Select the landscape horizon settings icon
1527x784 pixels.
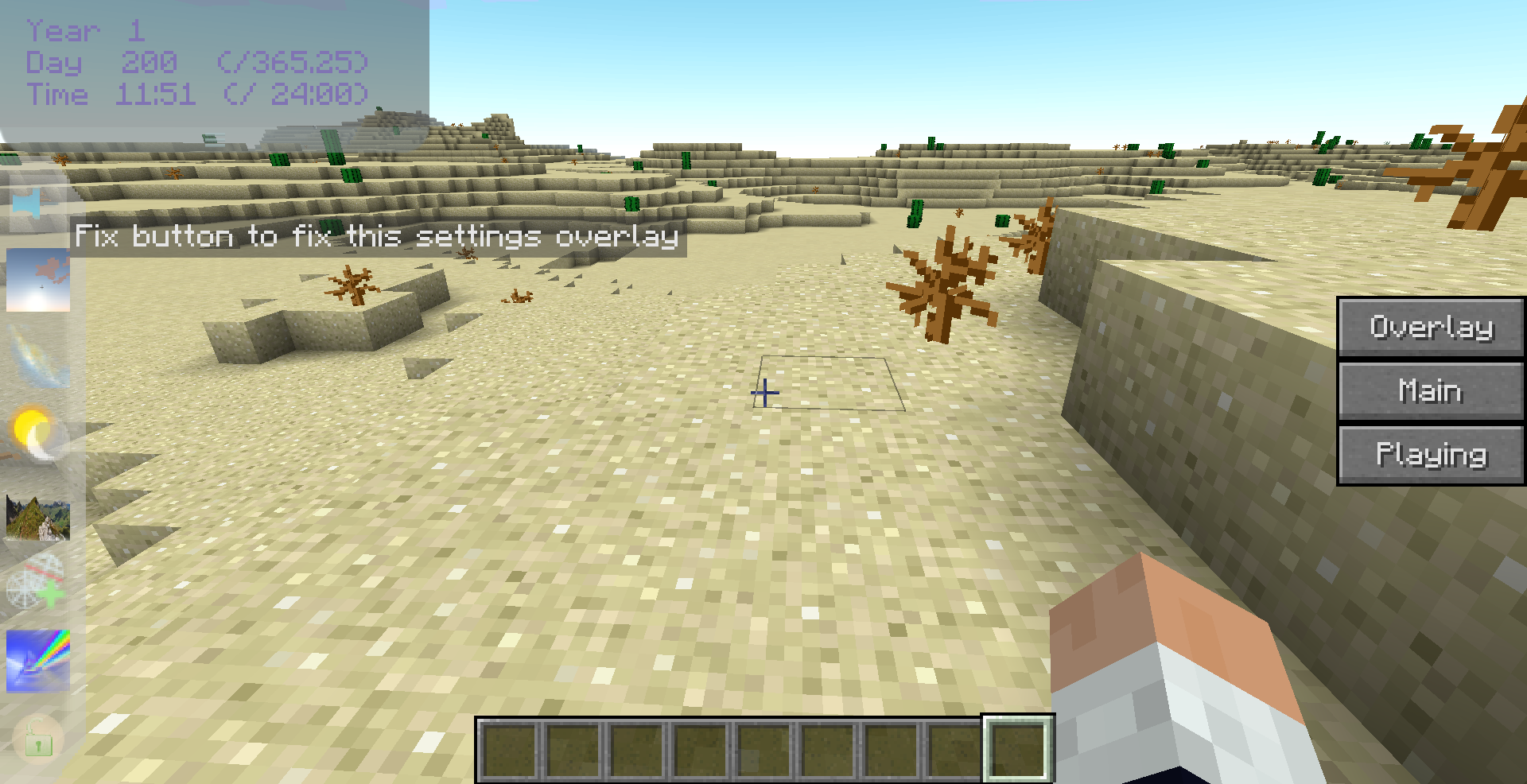click(37, 517)
